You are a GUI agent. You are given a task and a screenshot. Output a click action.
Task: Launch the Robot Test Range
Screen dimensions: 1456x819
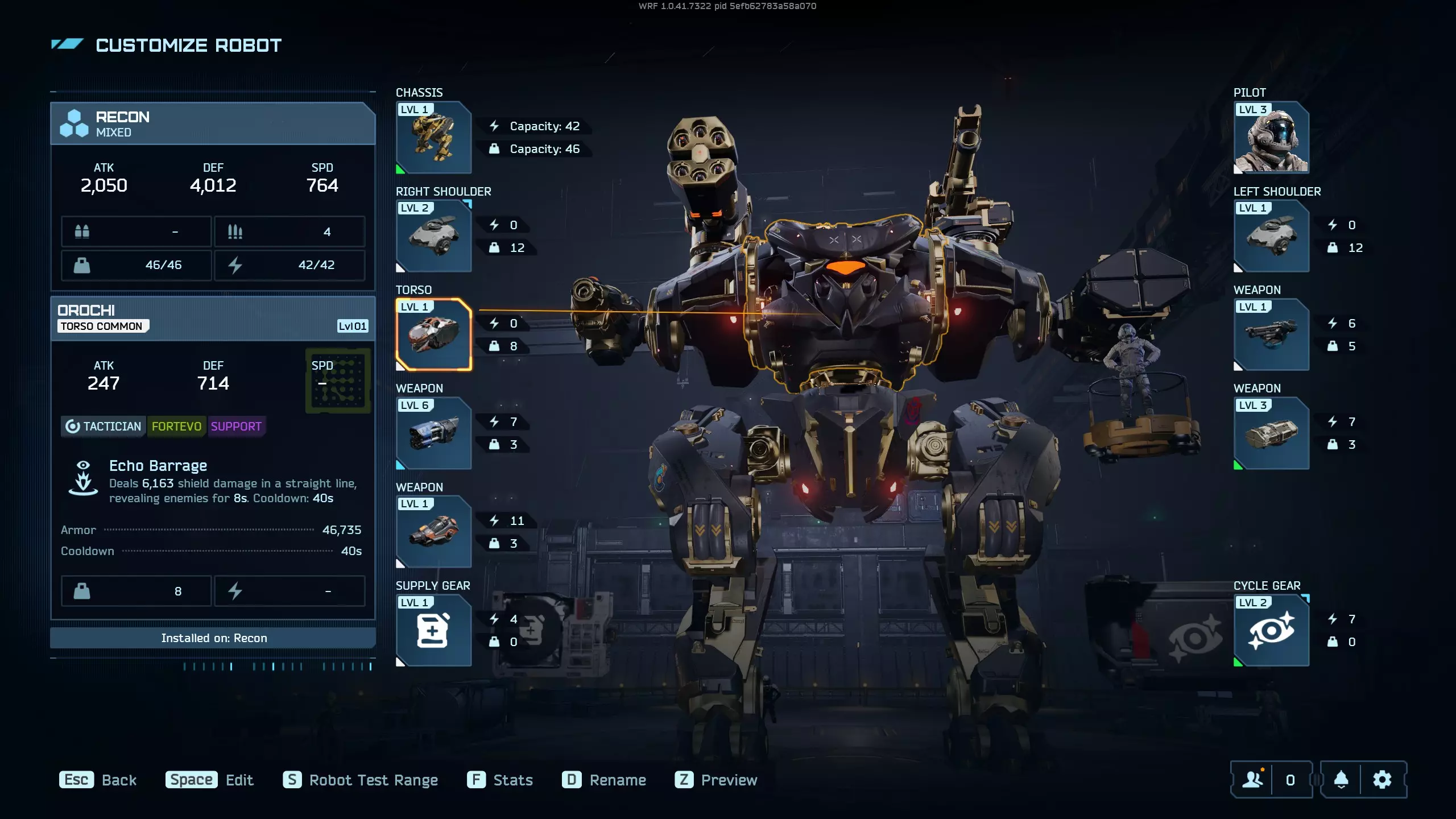pyautogui.click(x=361, y=780)
